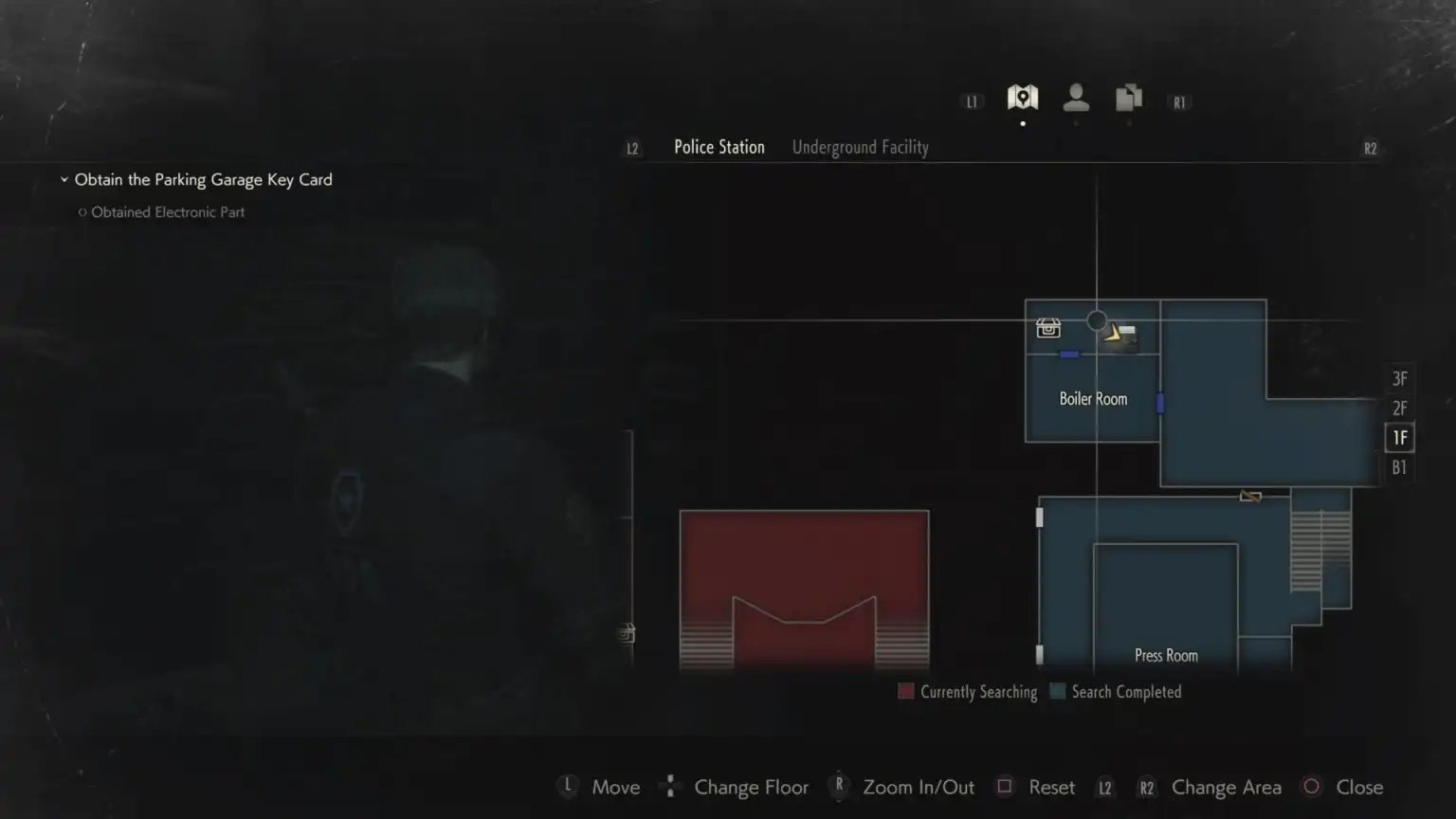This screenshot has height=819, width=1456.
Task: Collapse the Parking Garage Key Card objective
Action: pos(64,179)
